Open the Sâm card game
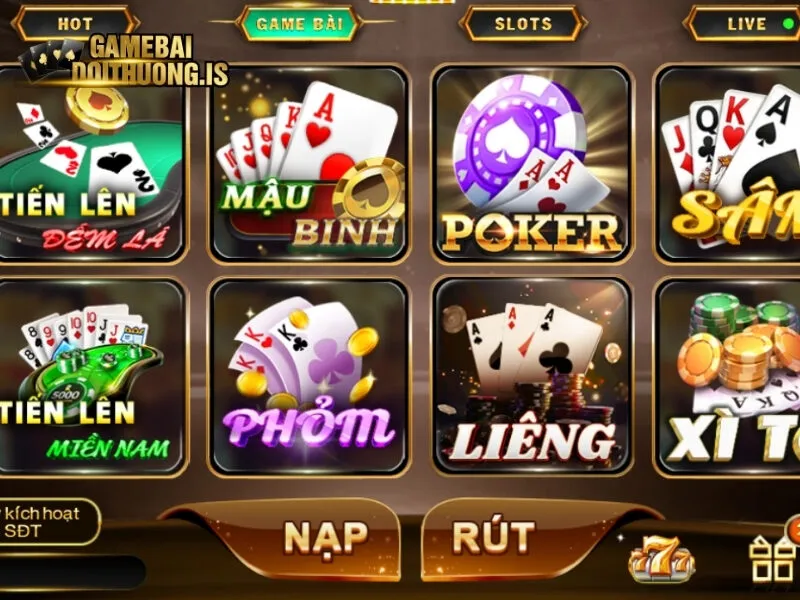800x600 pixels. (730, 165)
